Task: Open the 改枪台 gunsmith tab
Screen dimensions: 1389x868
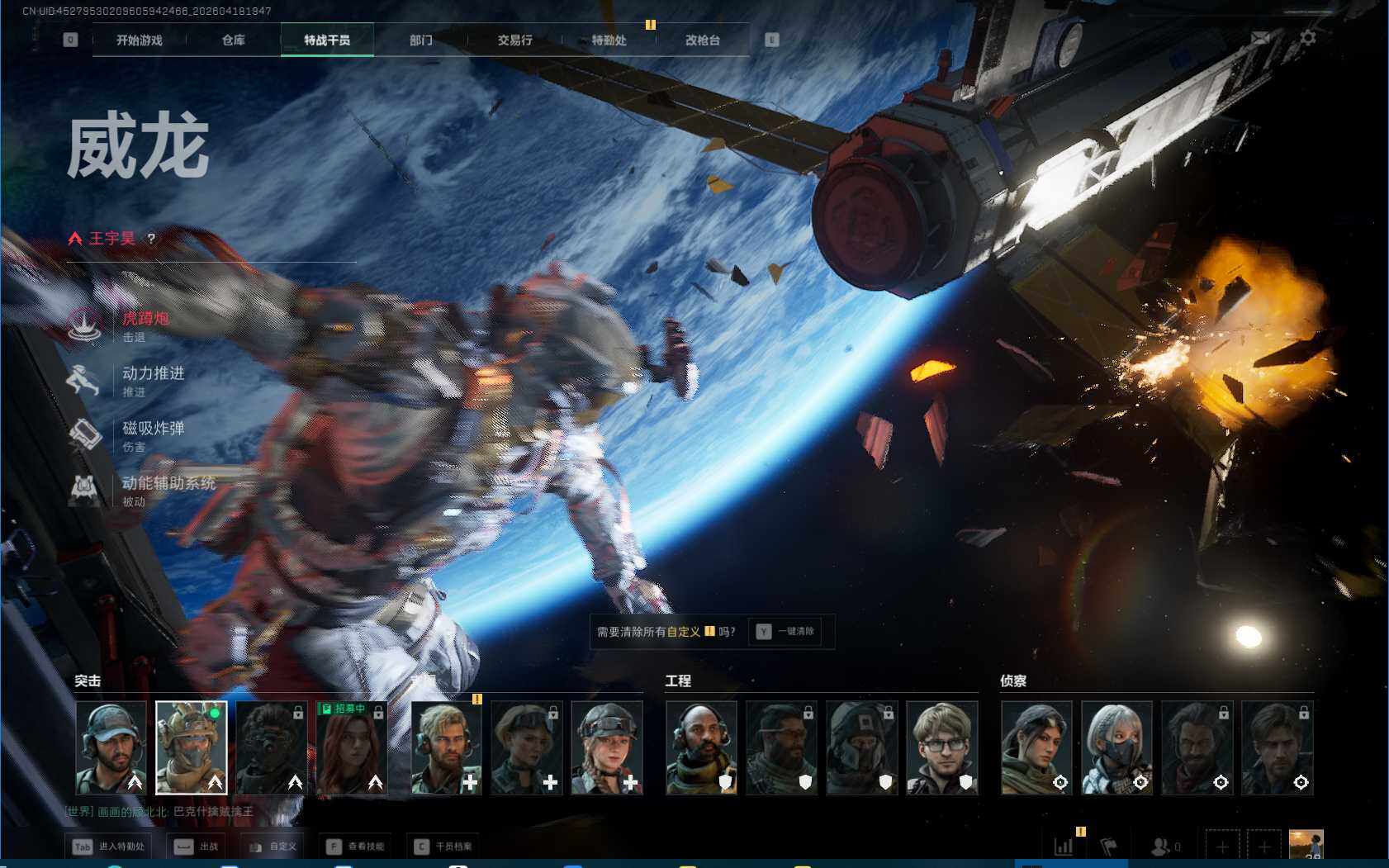Action: [703, 40]
